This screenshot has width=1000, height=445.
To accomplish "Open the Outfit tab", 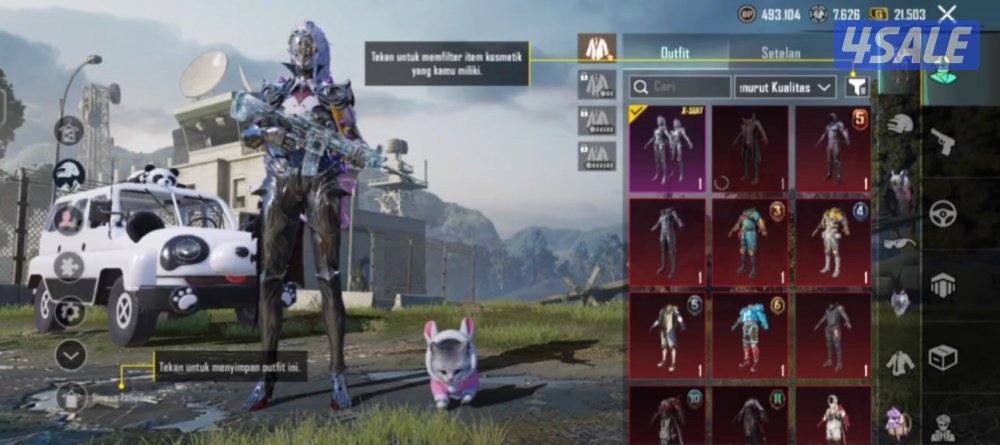I will [675, 49].
